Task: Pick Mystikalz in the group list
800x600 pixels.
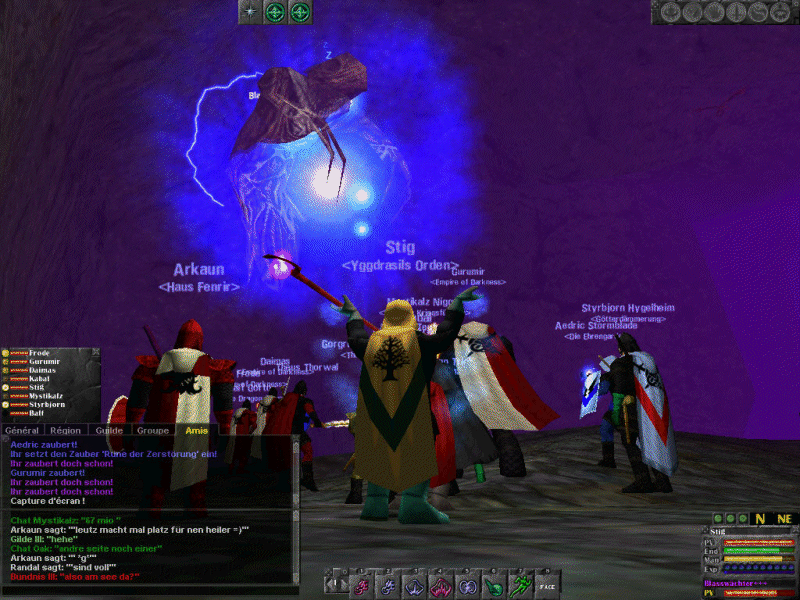Action: click(47, 396)
